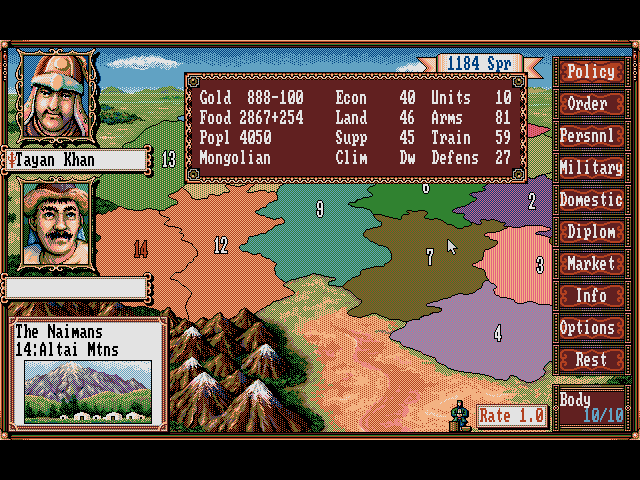Open the Personnel menu
640x480 pixels.
[x=591, y=136]
